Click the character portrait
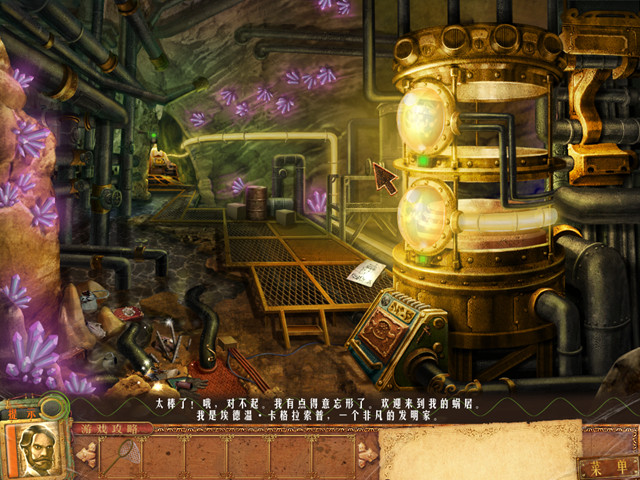 [38, 448]
